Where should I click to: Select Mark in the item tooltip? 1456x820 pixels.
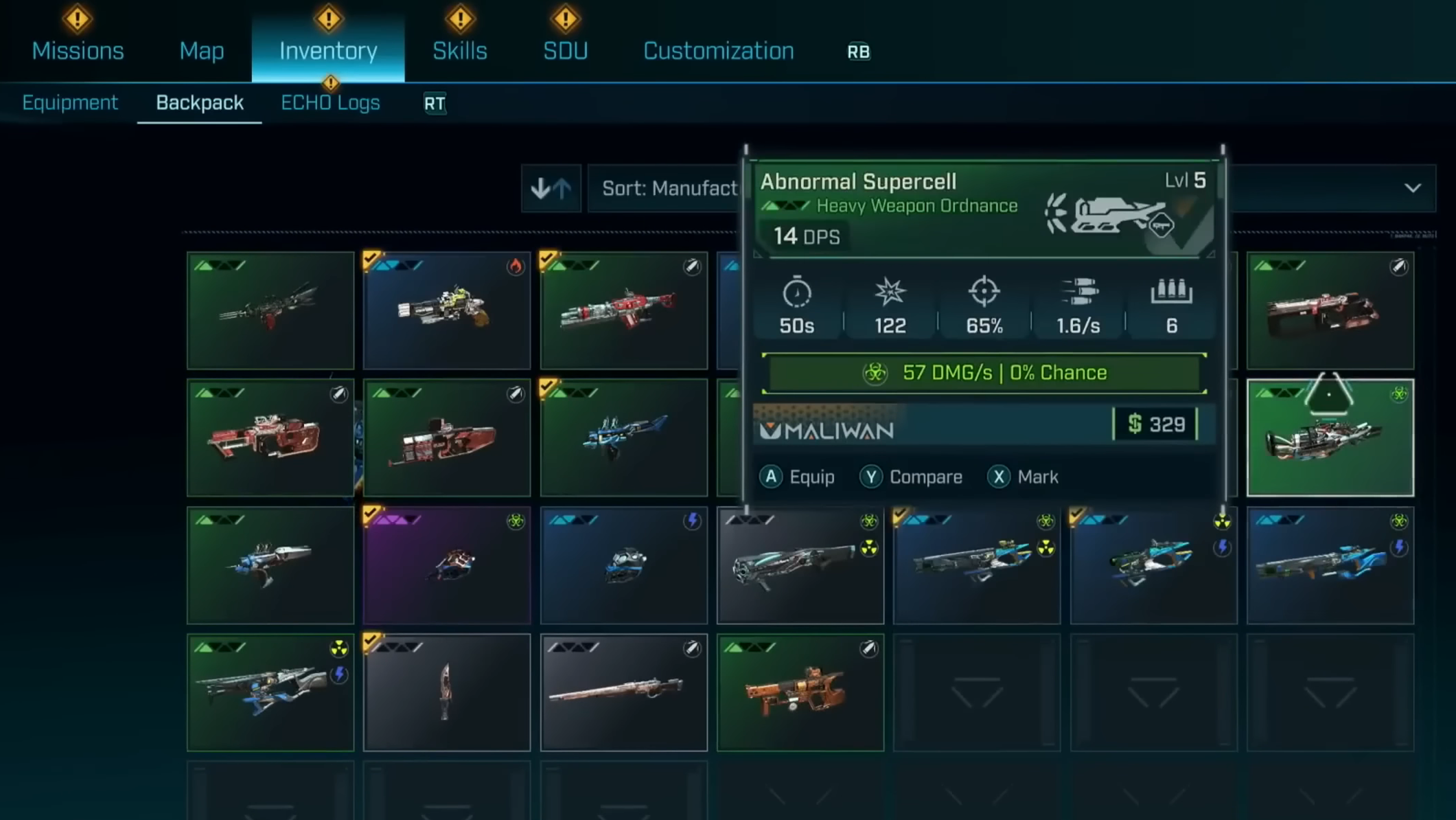(1022, 477)
